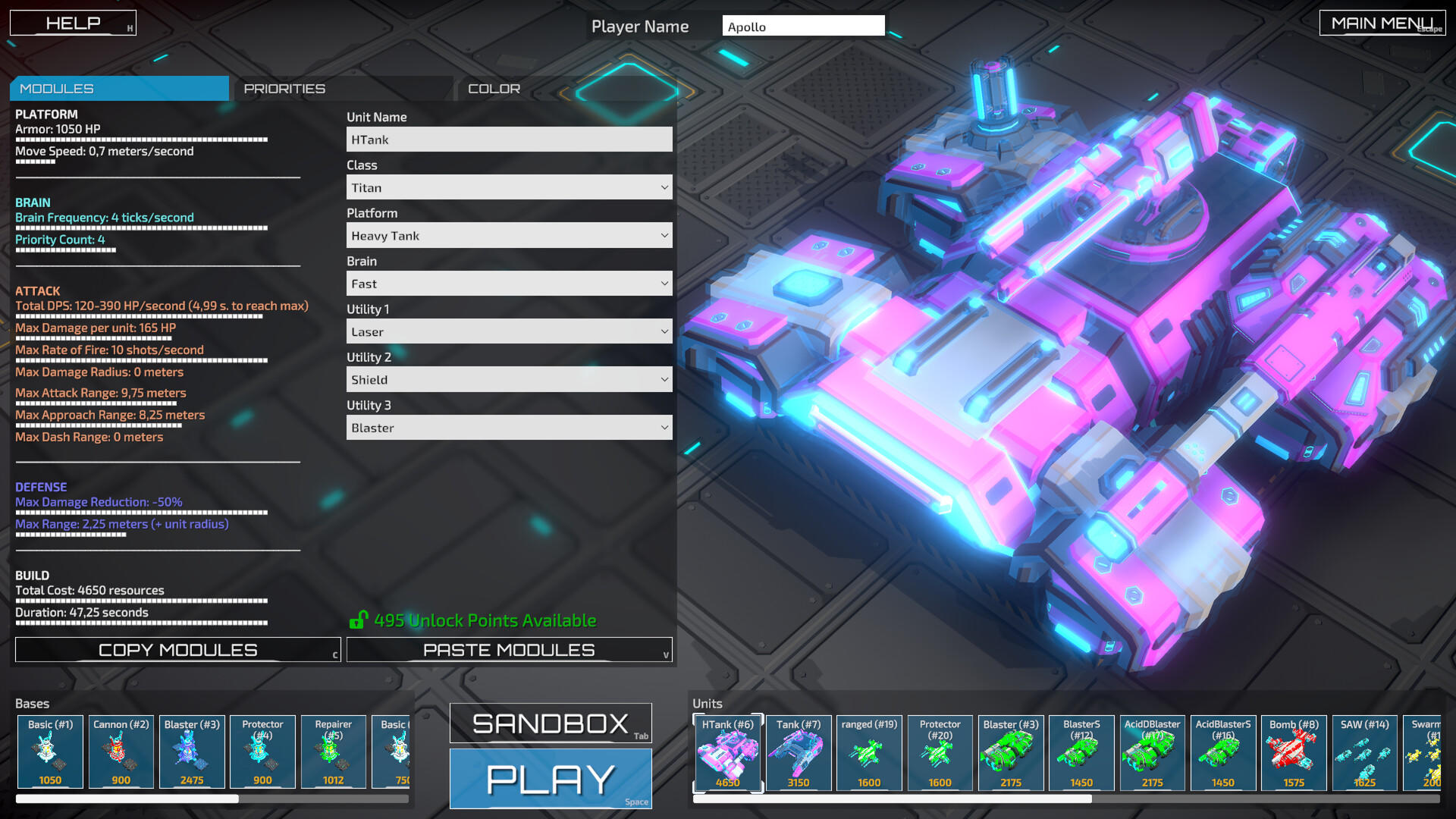Click the SANDBOX button
Viewport: 1456px width, 819px height.
[x=550, y=723]
